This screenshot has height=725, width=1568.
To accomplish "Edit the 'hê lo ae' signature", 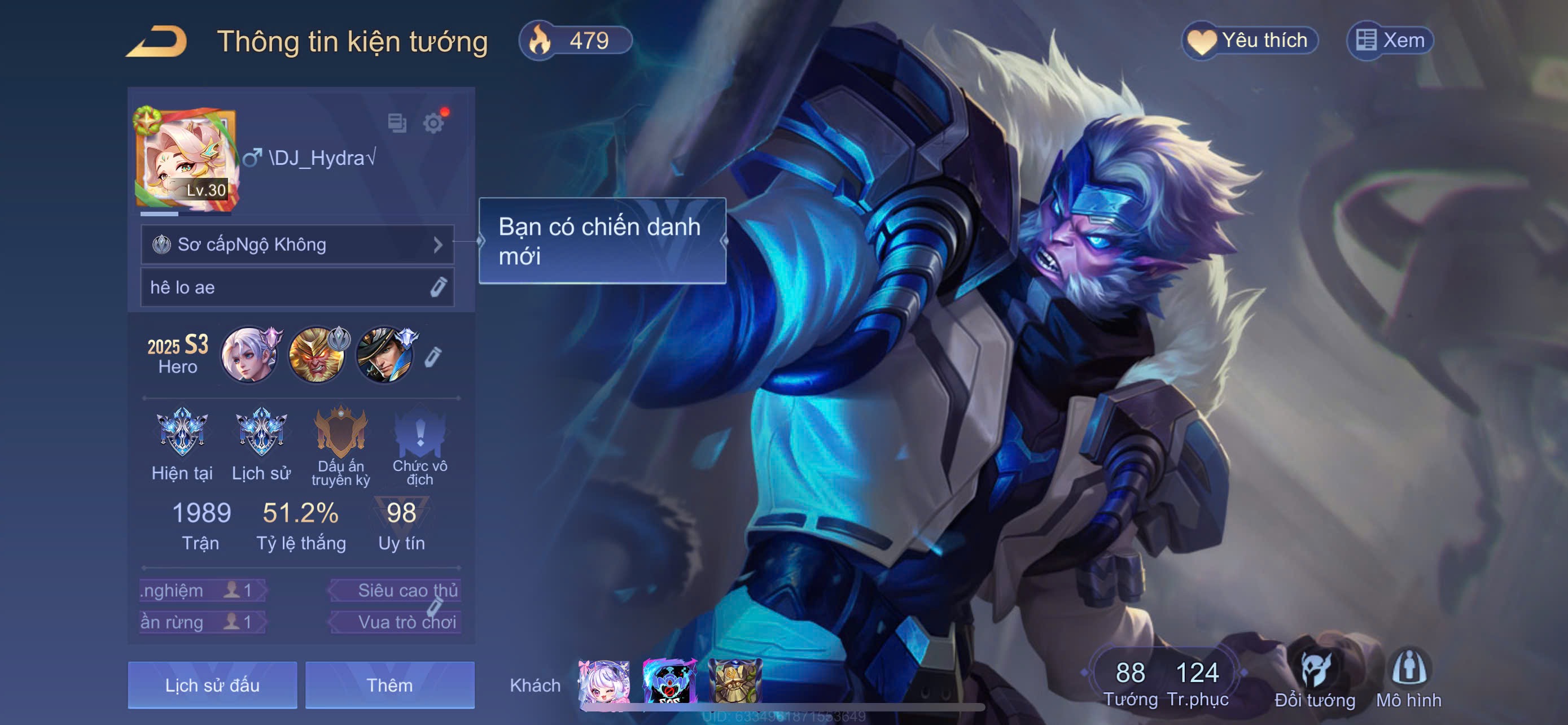I will [x=438, y=287].
